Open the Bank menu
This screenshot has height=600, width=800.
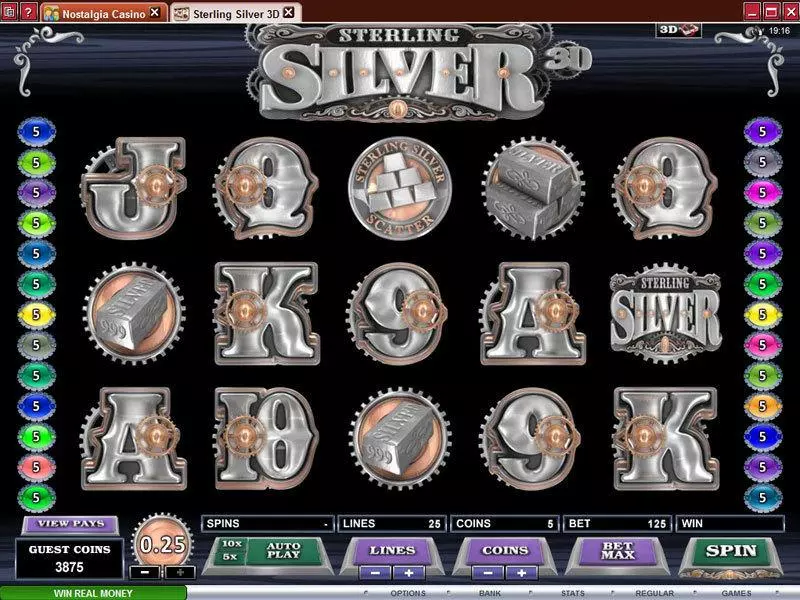point(489,593)
